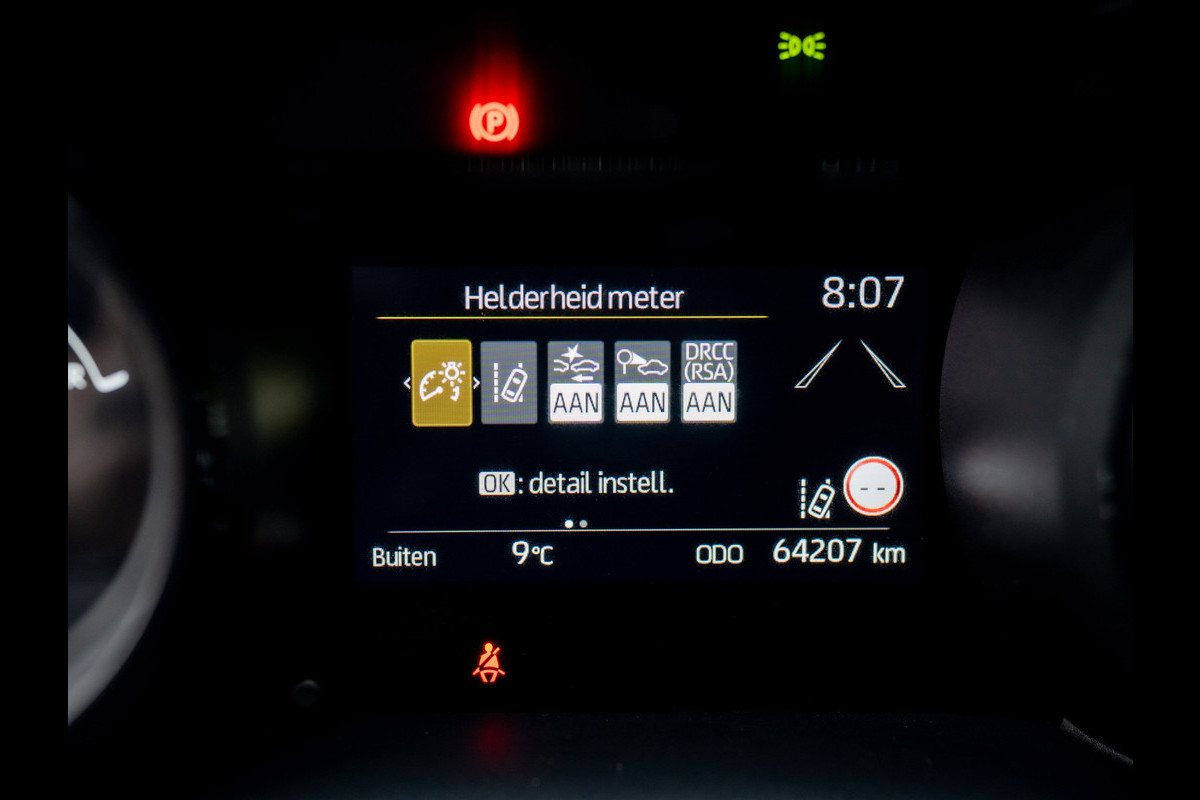Screen dimensions: 1200x800
Task: Select the yellow meter brightness tile
Action: 441,383
